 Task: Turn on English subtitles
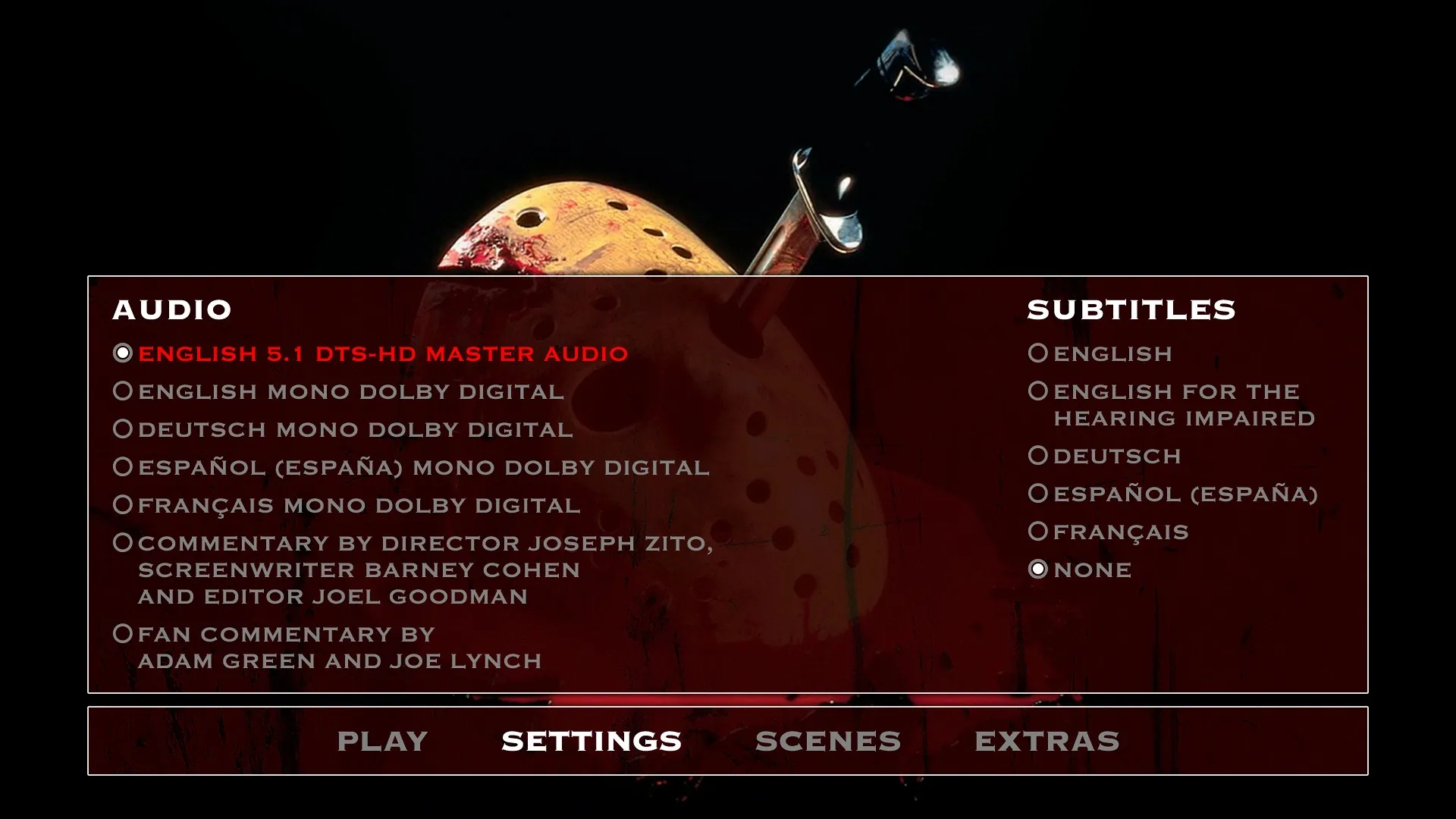click(x=1111, y=353)
